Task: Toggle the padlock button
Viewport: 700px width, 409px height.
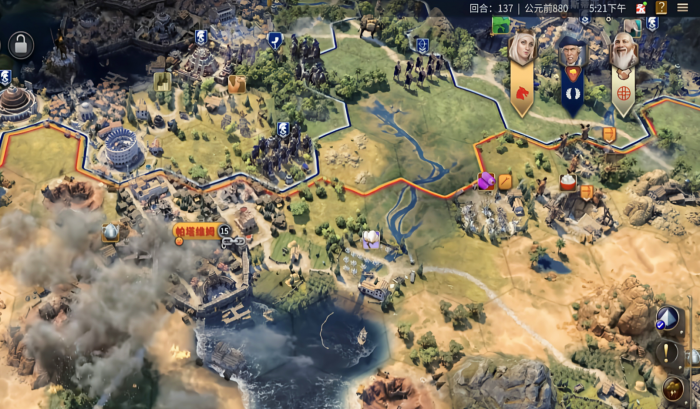Action: 20,44
